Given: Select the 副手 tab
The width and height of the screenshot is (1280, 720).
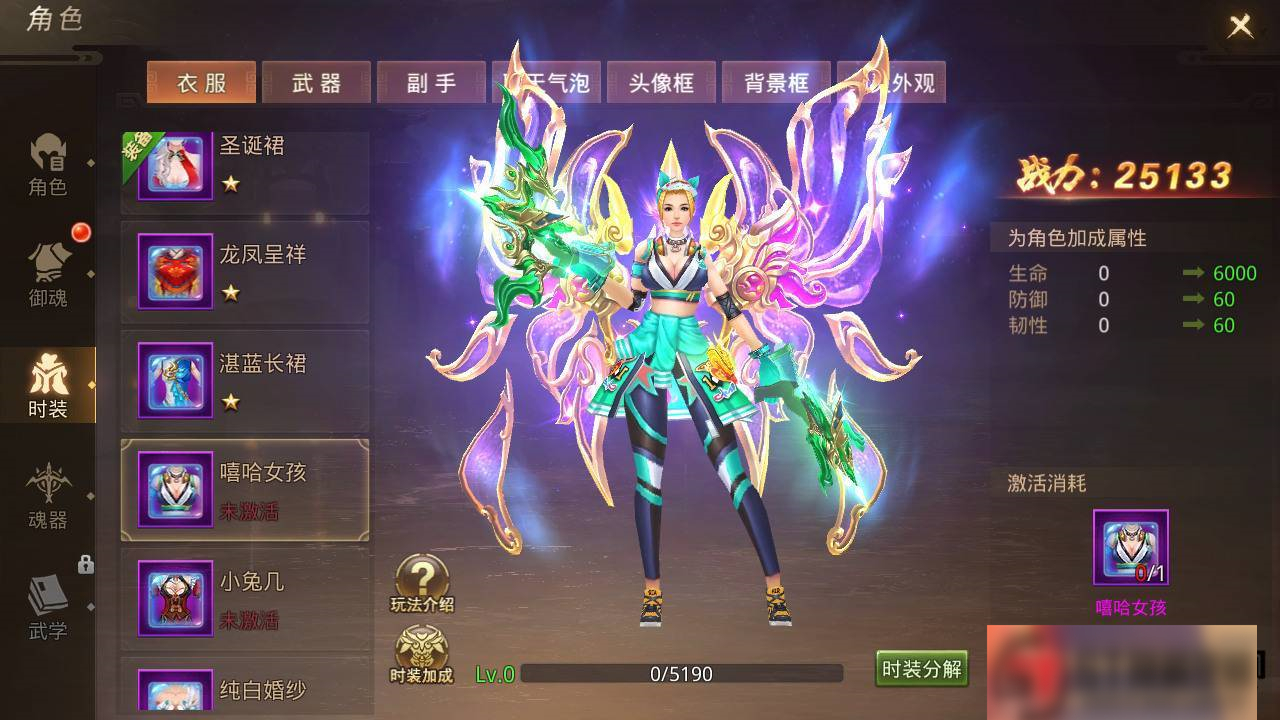Looking at the screenshot, I should tap(430, 82).
